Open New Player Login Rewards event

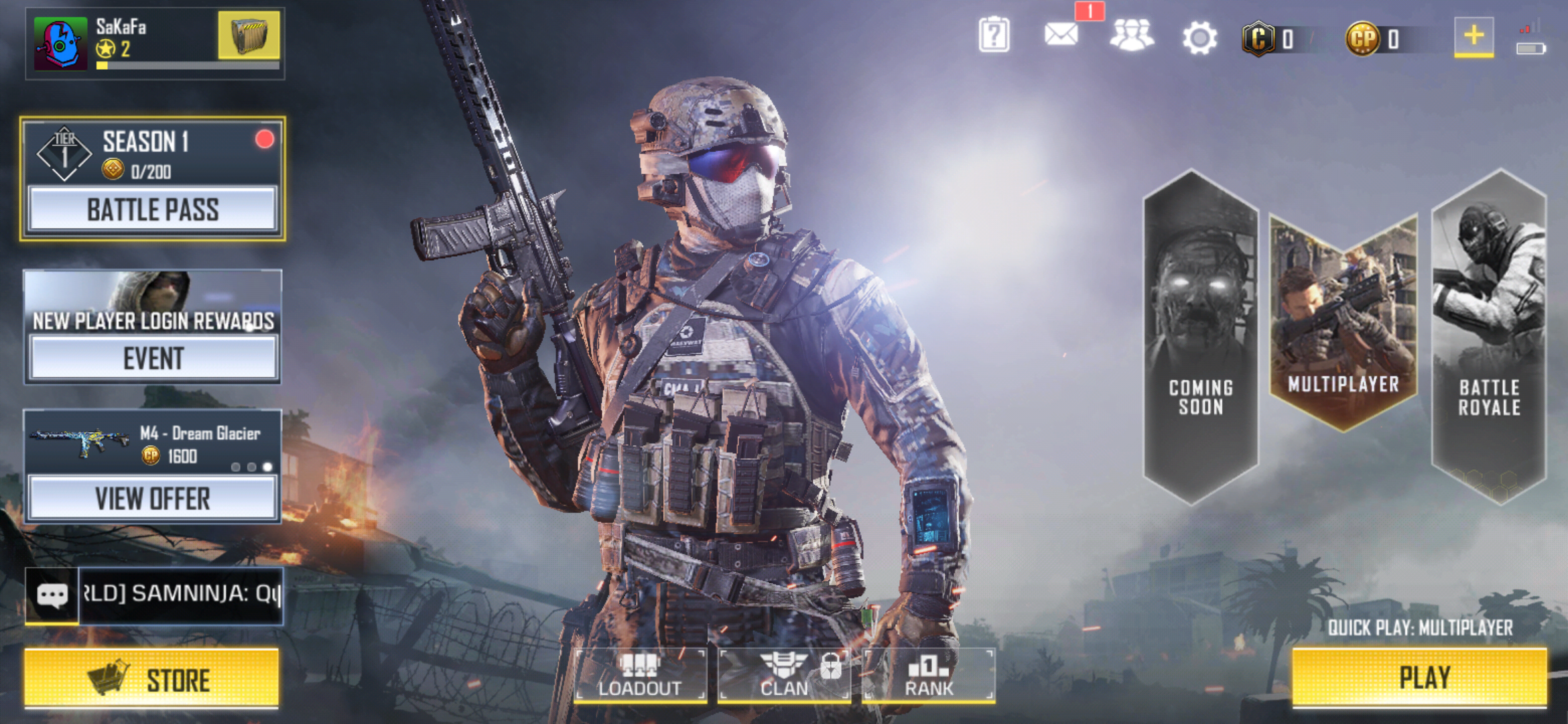153,357
